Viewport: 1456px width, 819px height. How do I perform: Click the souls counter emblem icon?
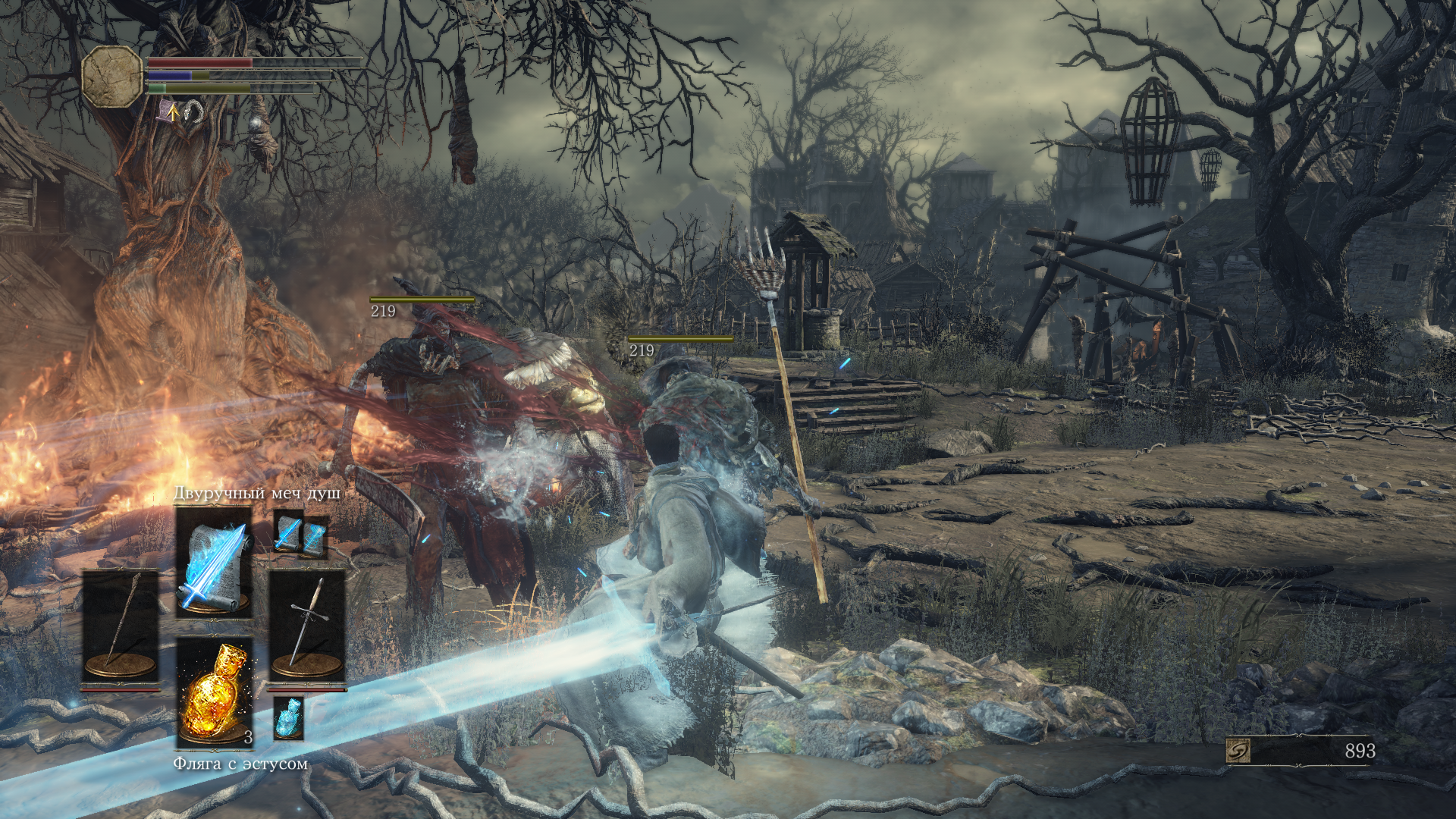1238,751
